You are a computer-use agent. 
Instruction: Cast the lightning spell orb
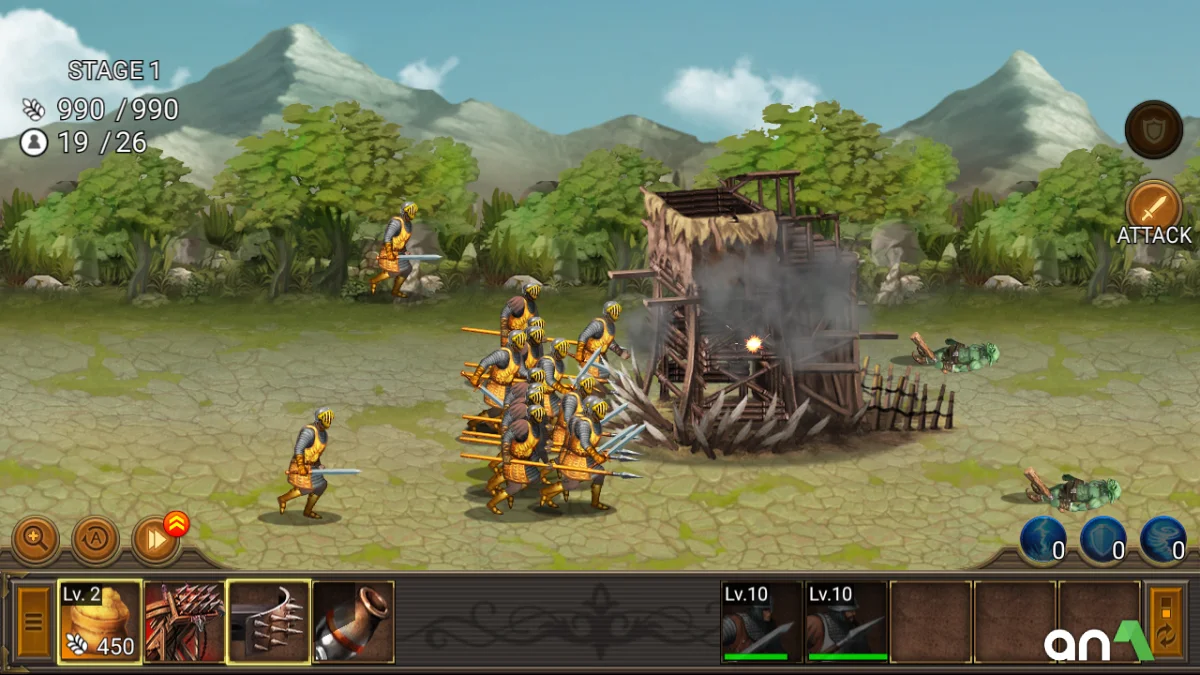click(1043, 540)
